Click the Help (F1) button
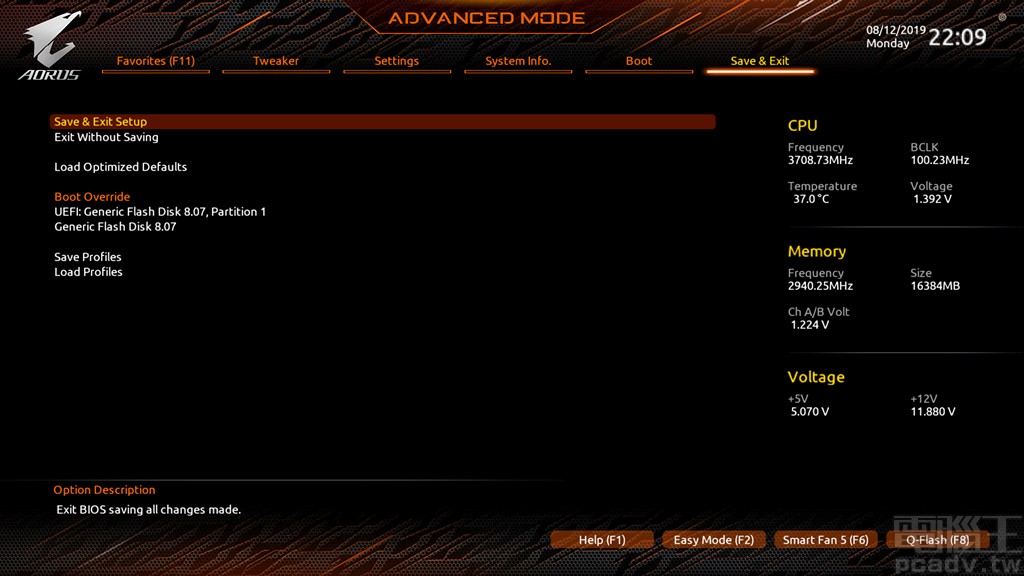 602,540
